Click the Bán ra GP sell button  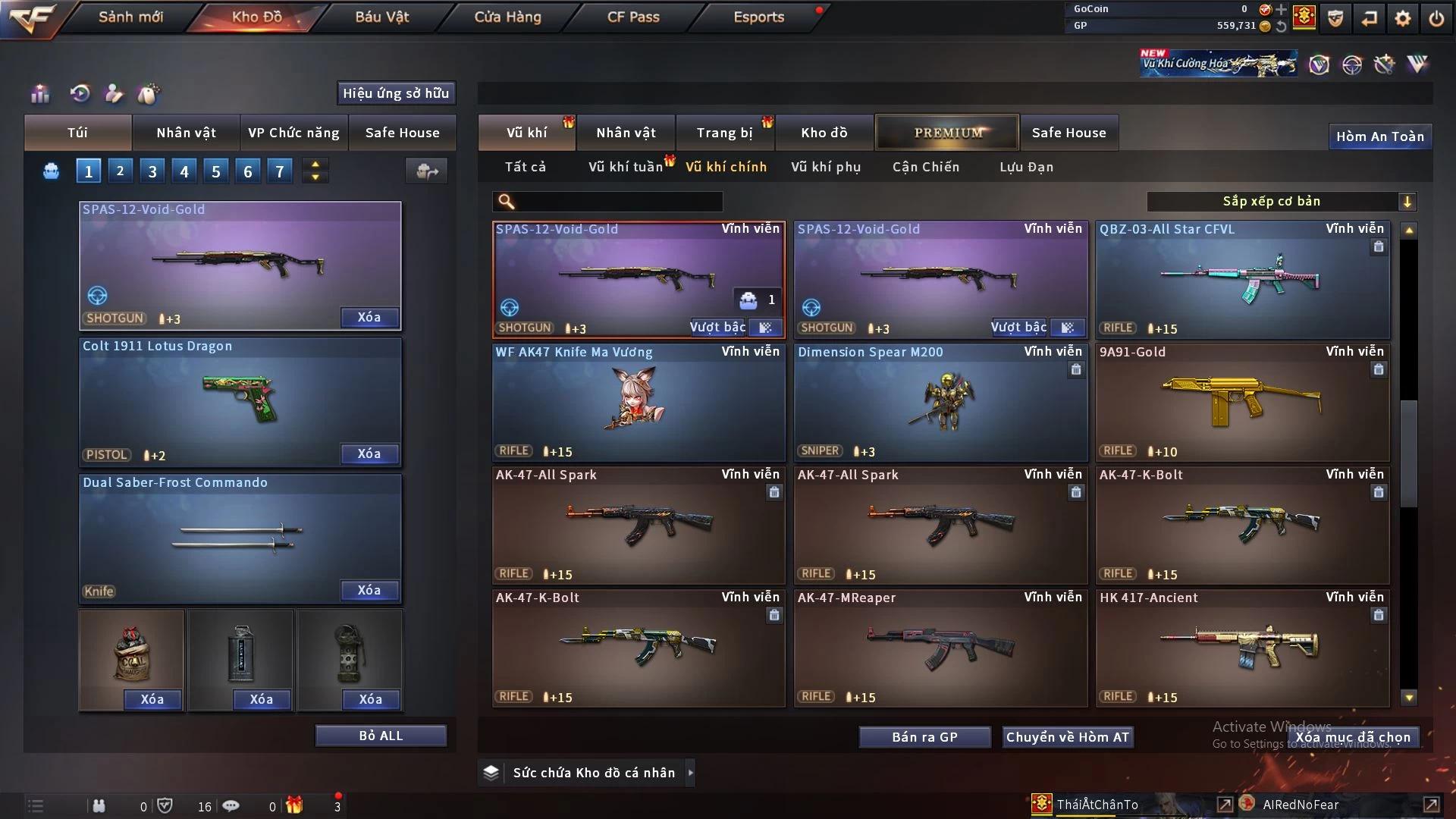coord(924,737)
